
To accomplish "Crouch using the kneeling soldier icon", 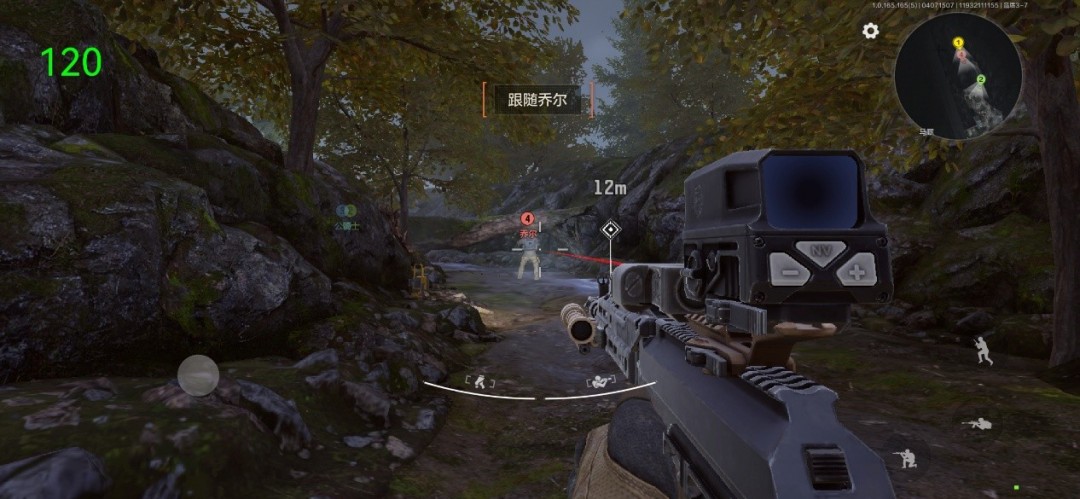I will point(906,460).
